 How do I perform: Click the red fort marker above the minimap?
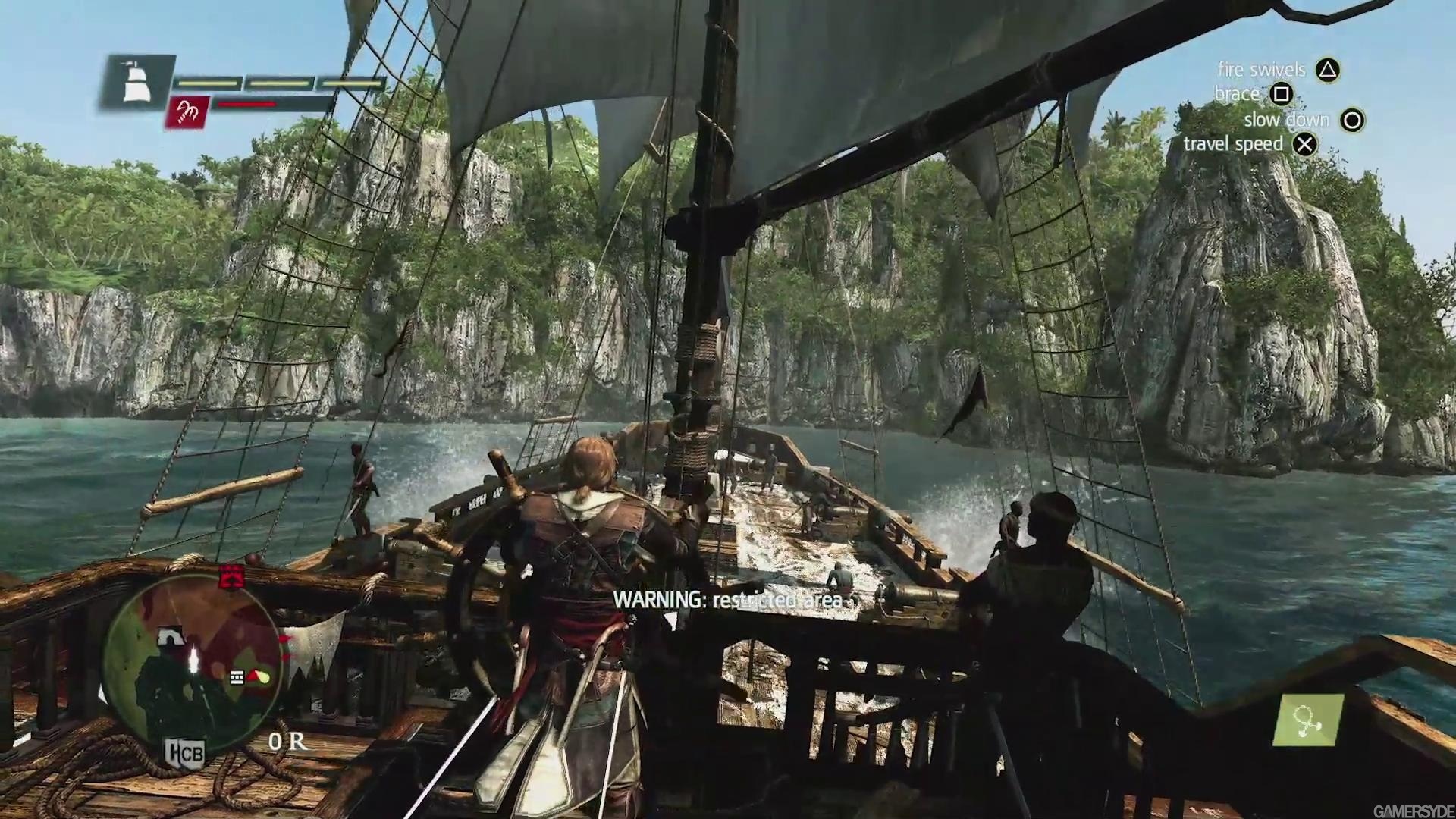point(231,576)
